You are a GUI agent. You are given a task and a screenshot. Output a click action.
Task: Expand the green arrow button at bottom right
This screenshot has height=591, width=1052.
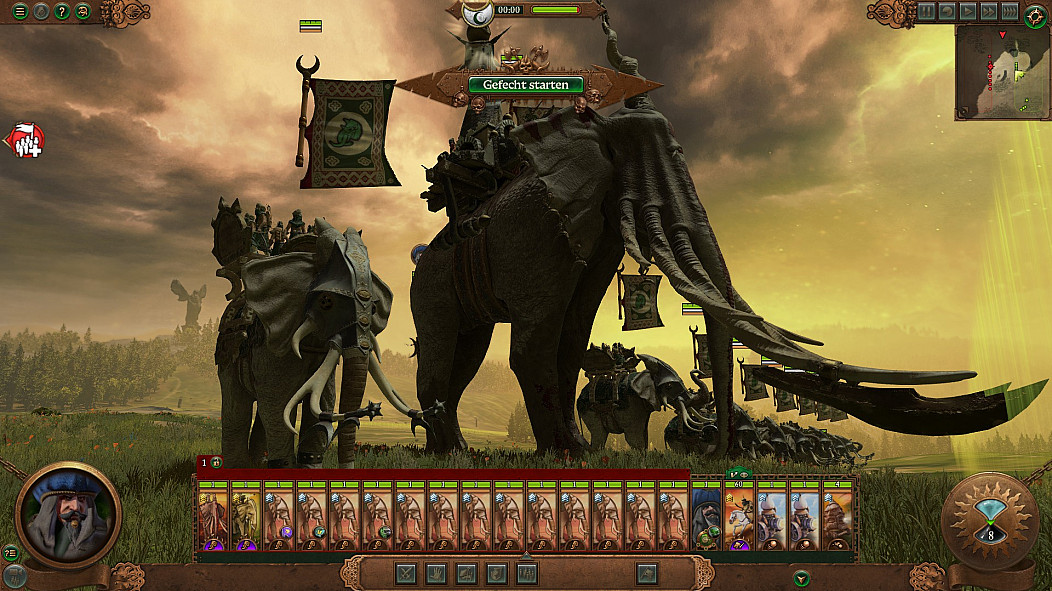(x=801, y=578)
